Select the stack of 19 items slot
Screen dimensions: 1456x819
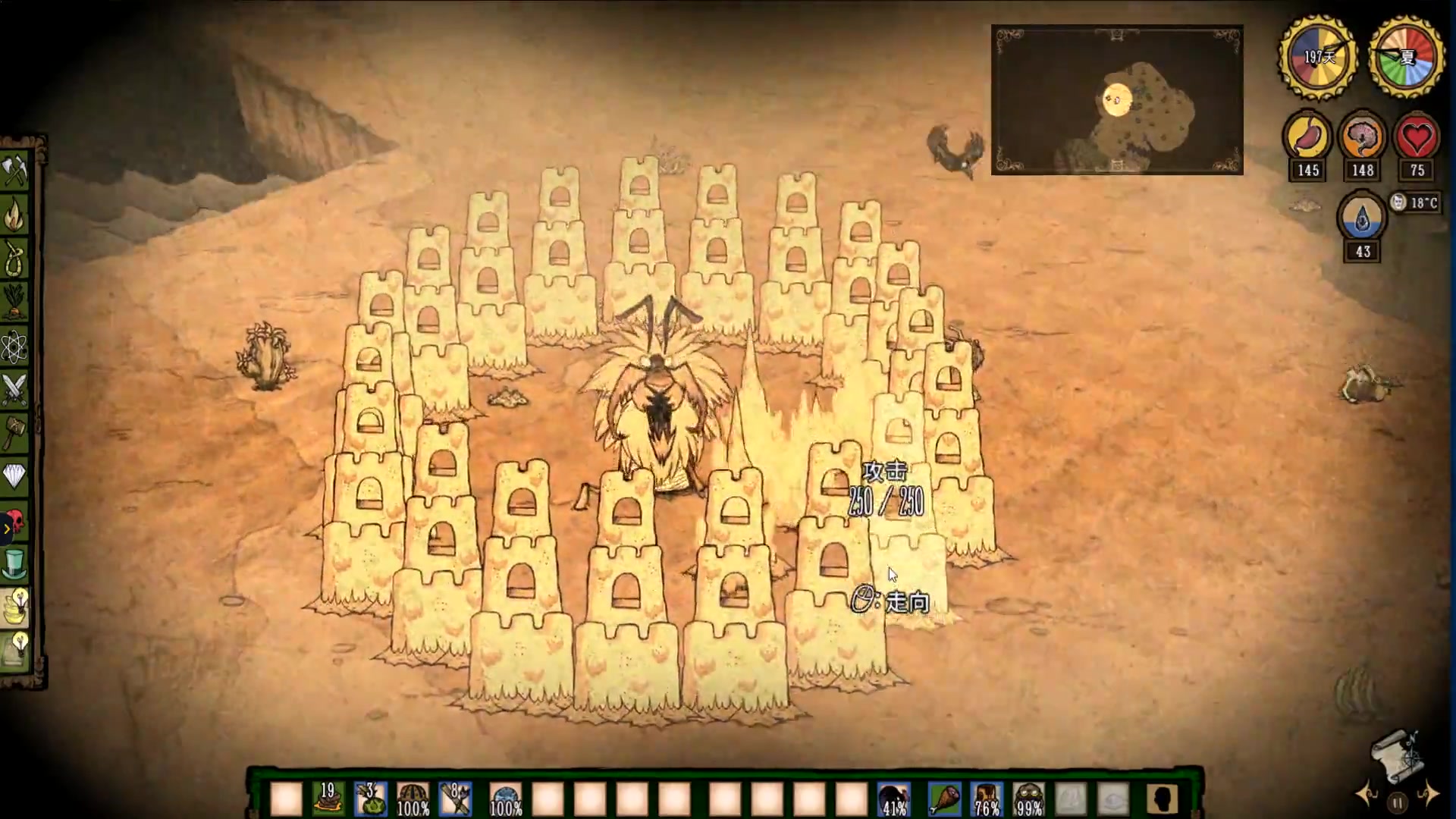(x=328, y=799)
